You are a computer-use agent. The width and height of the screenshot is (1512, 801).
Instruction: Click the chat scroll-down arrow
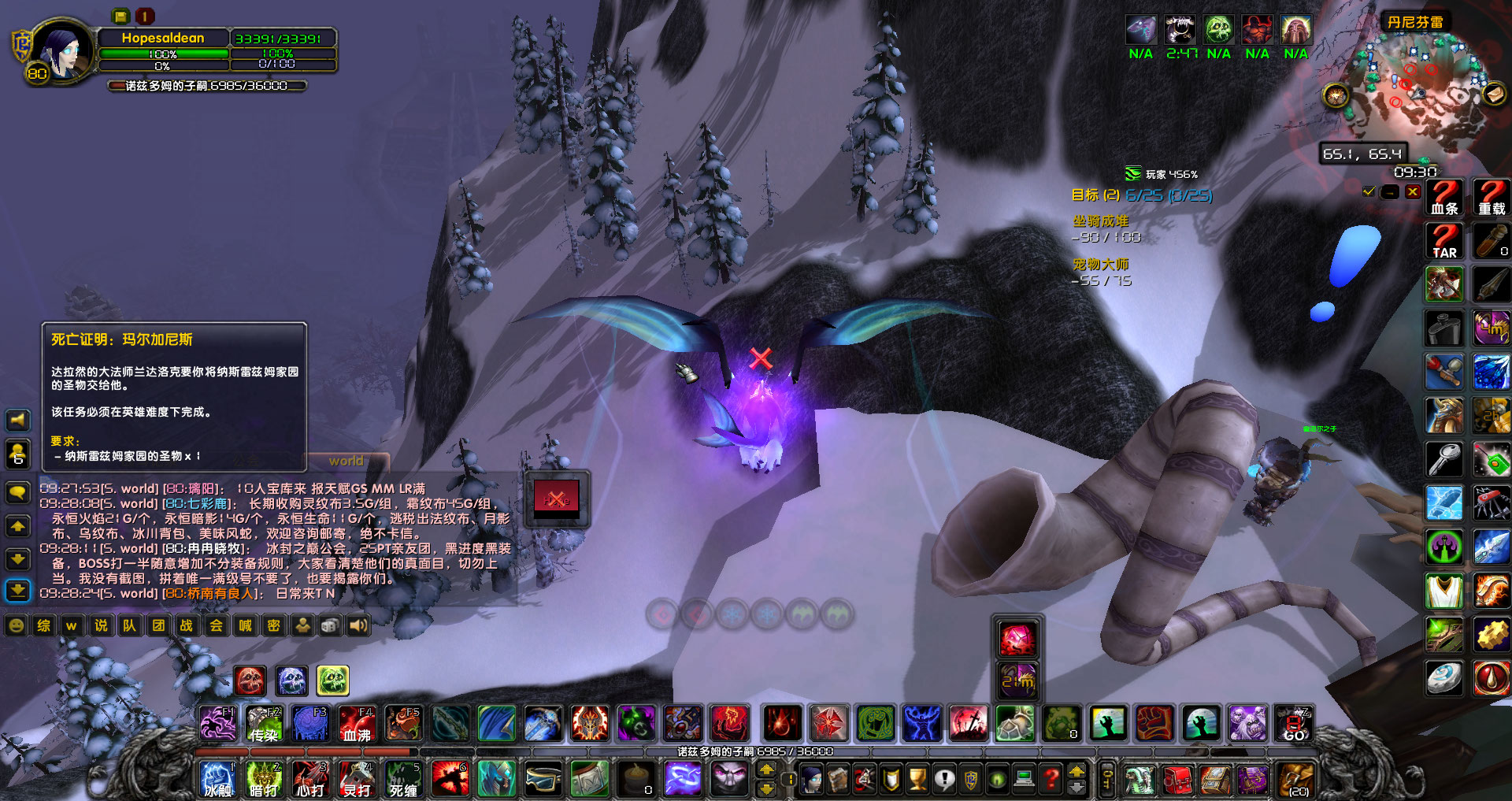(17, 558)
